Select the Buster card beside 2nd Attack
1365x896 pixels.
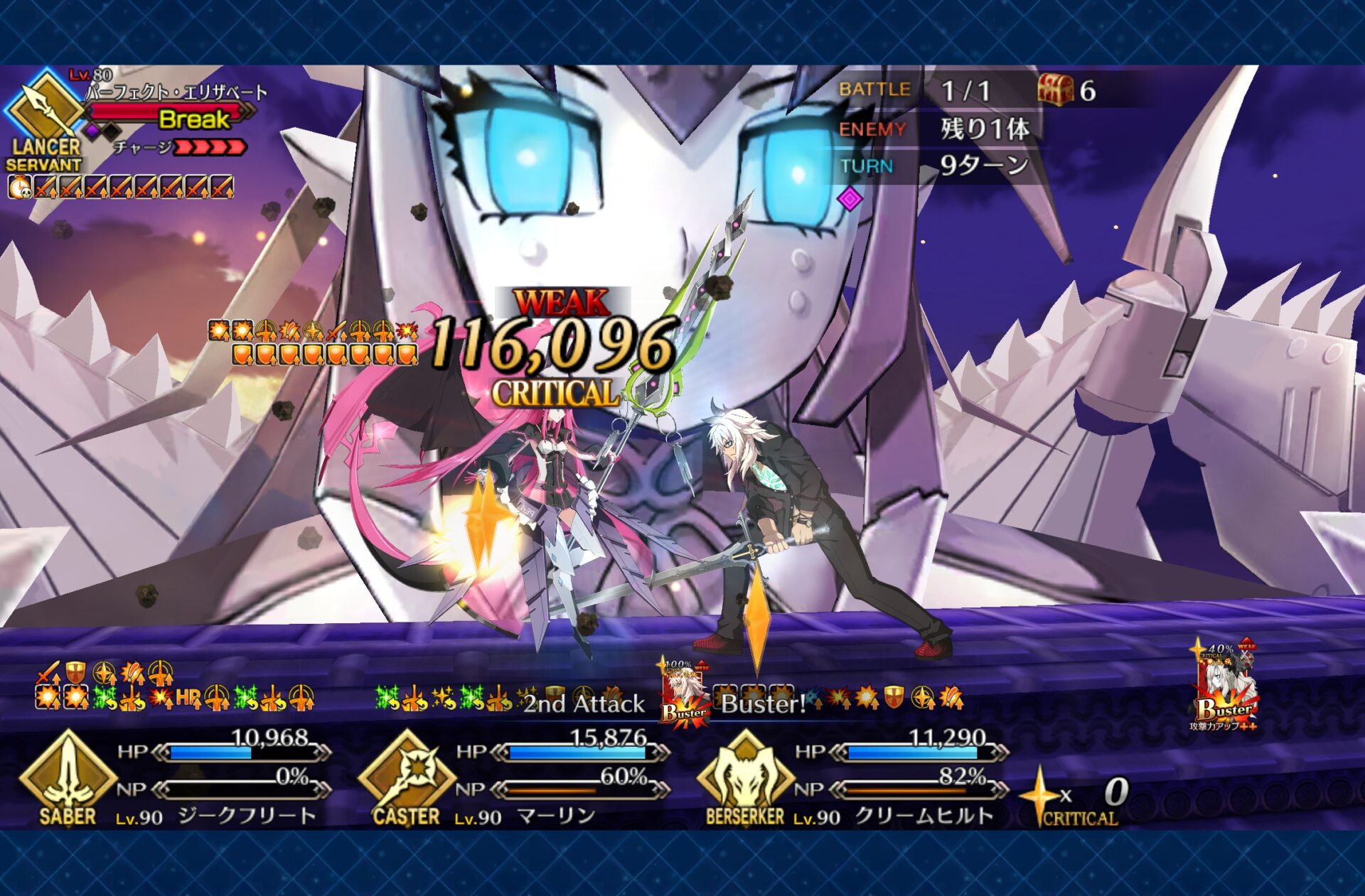685,692
